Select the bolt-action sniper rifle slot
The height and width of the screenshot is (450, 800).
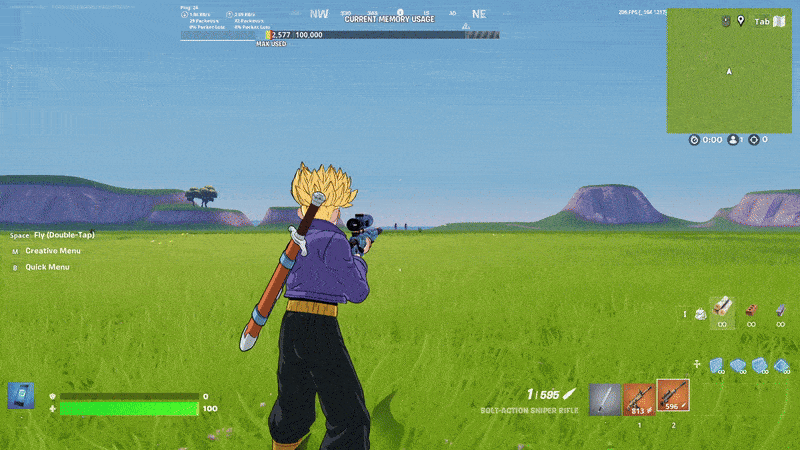tap(673, 397)
